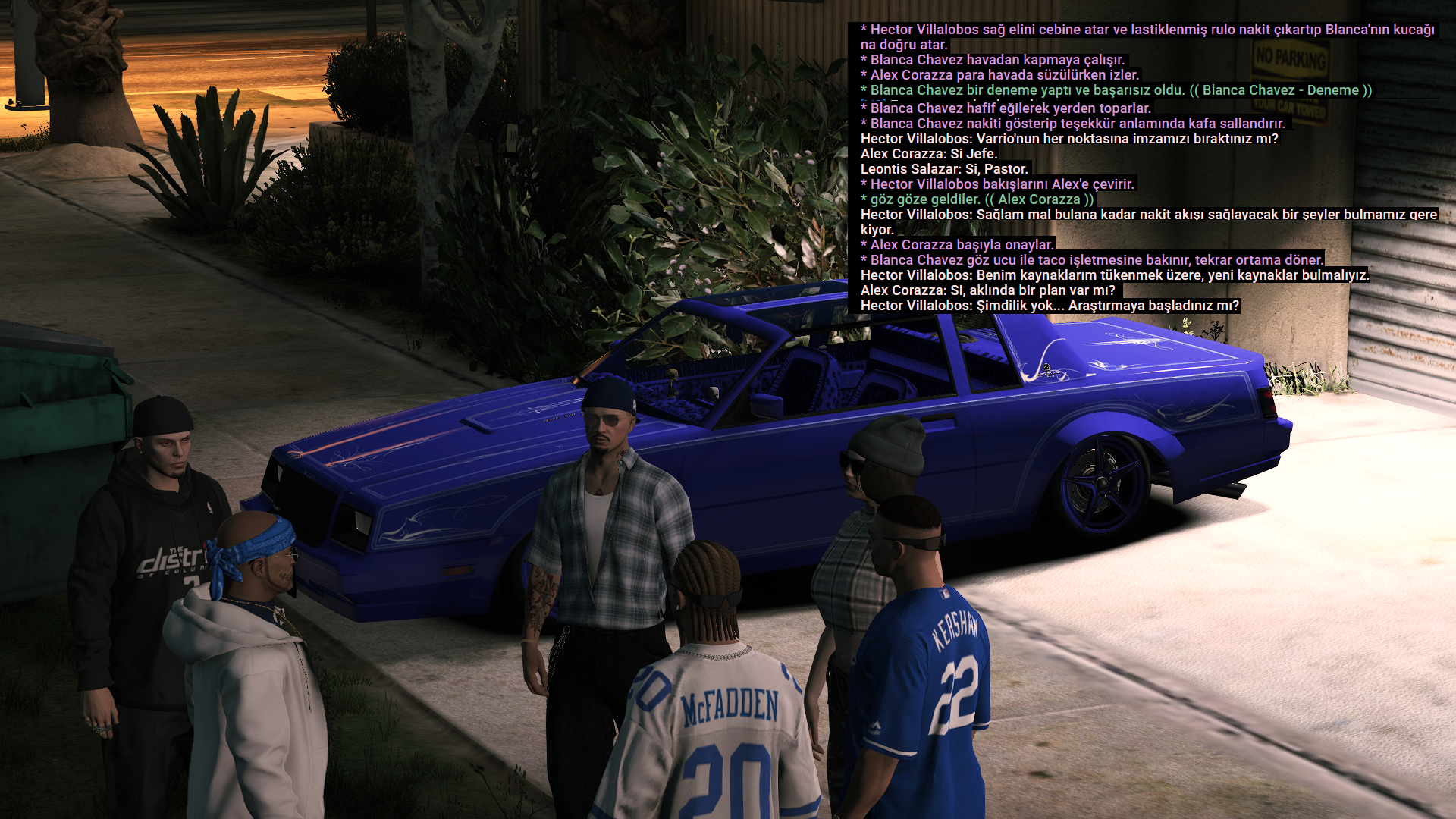The width and height of the screenshot is (1456, 819).
Task: Click the roleplay chat log panel
Action: coord(1147,168)
